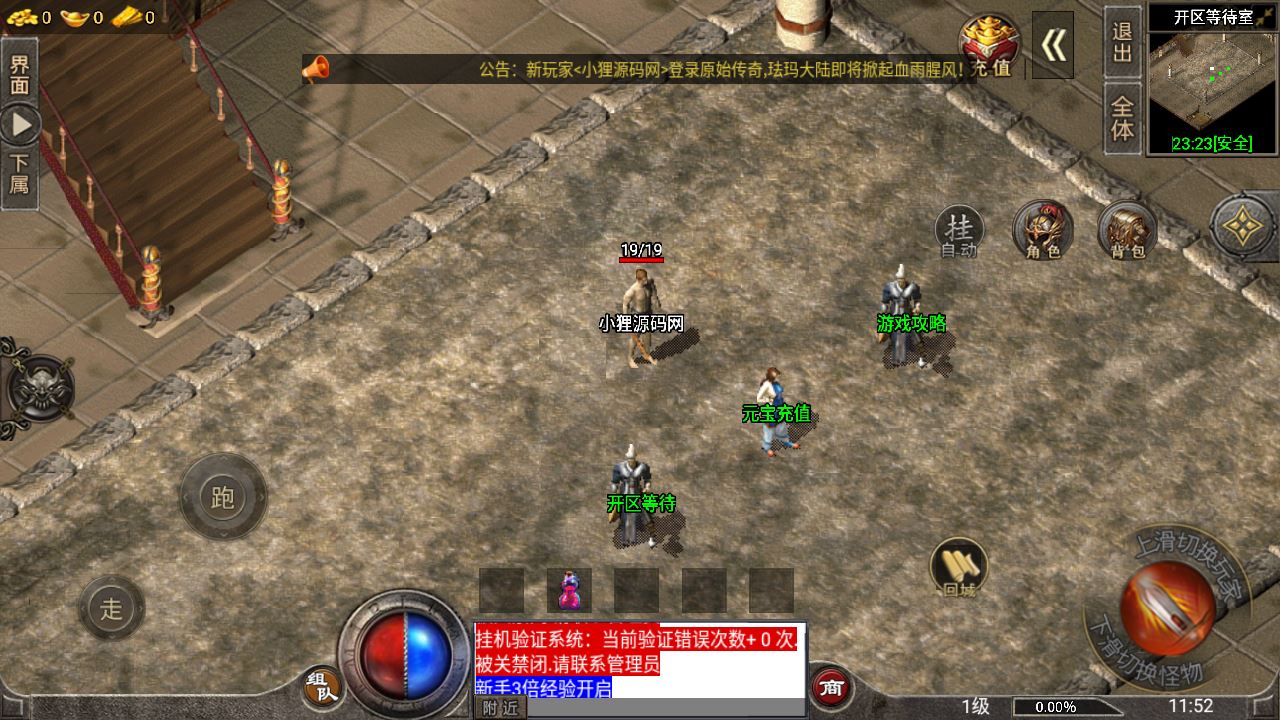Collapse the top menu with the double-arrow button
The height and width of the screenshot is (720, 1280).
(x=1053, y=45)
